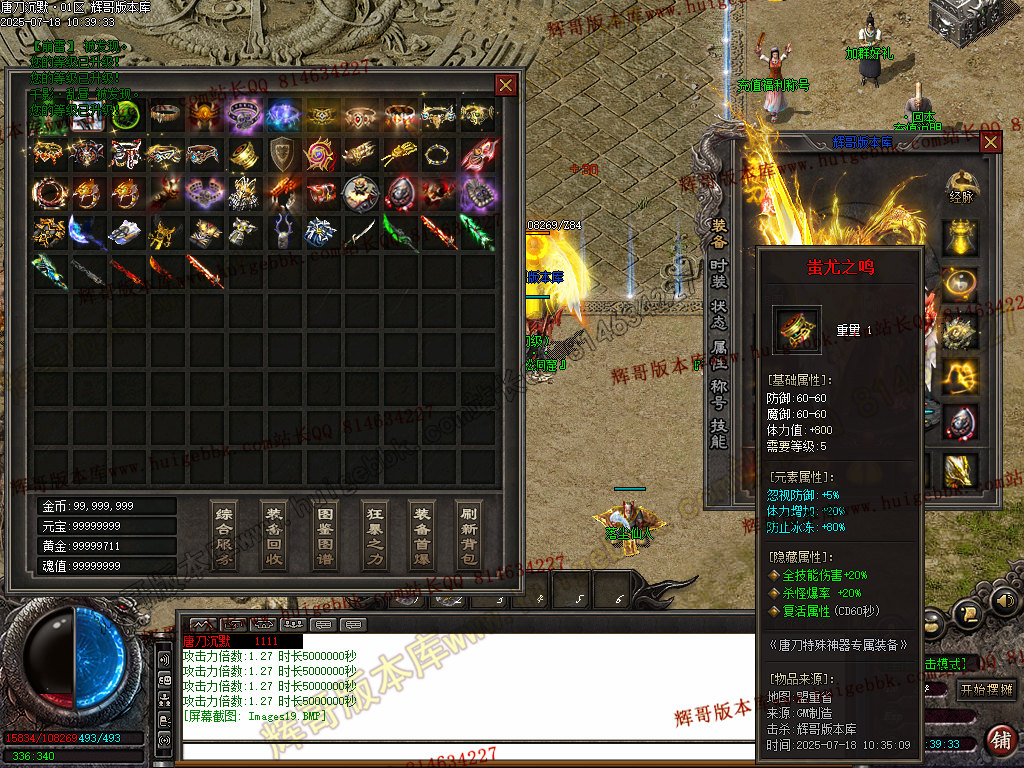Open the round red 铺 shop button
The width and height of the screenshot is (1024, 768).
tap(999, 740)
